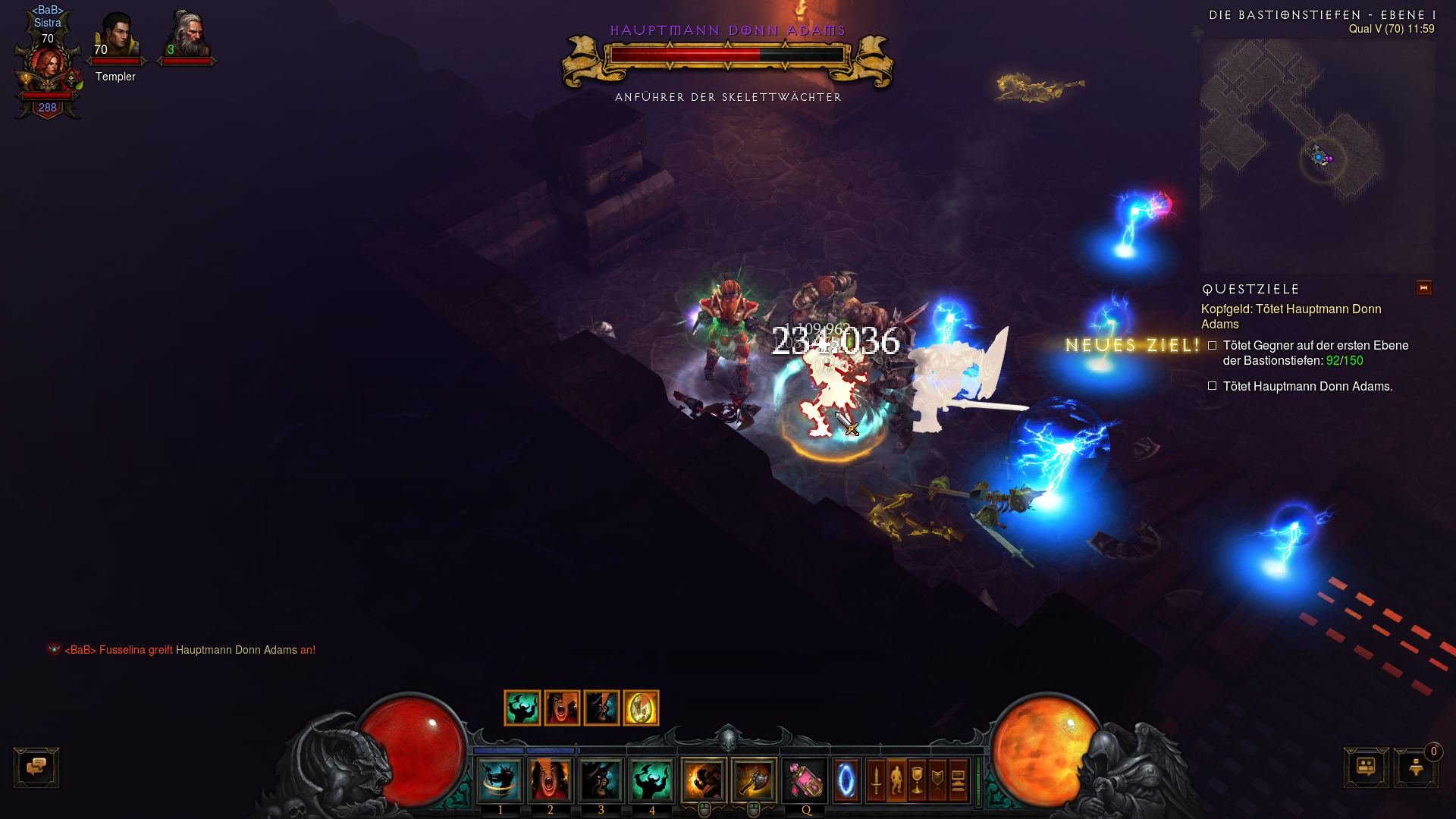Open the inventory character-figure button
The width and height of the screenshot is (1456, 819).
point(896,780)
